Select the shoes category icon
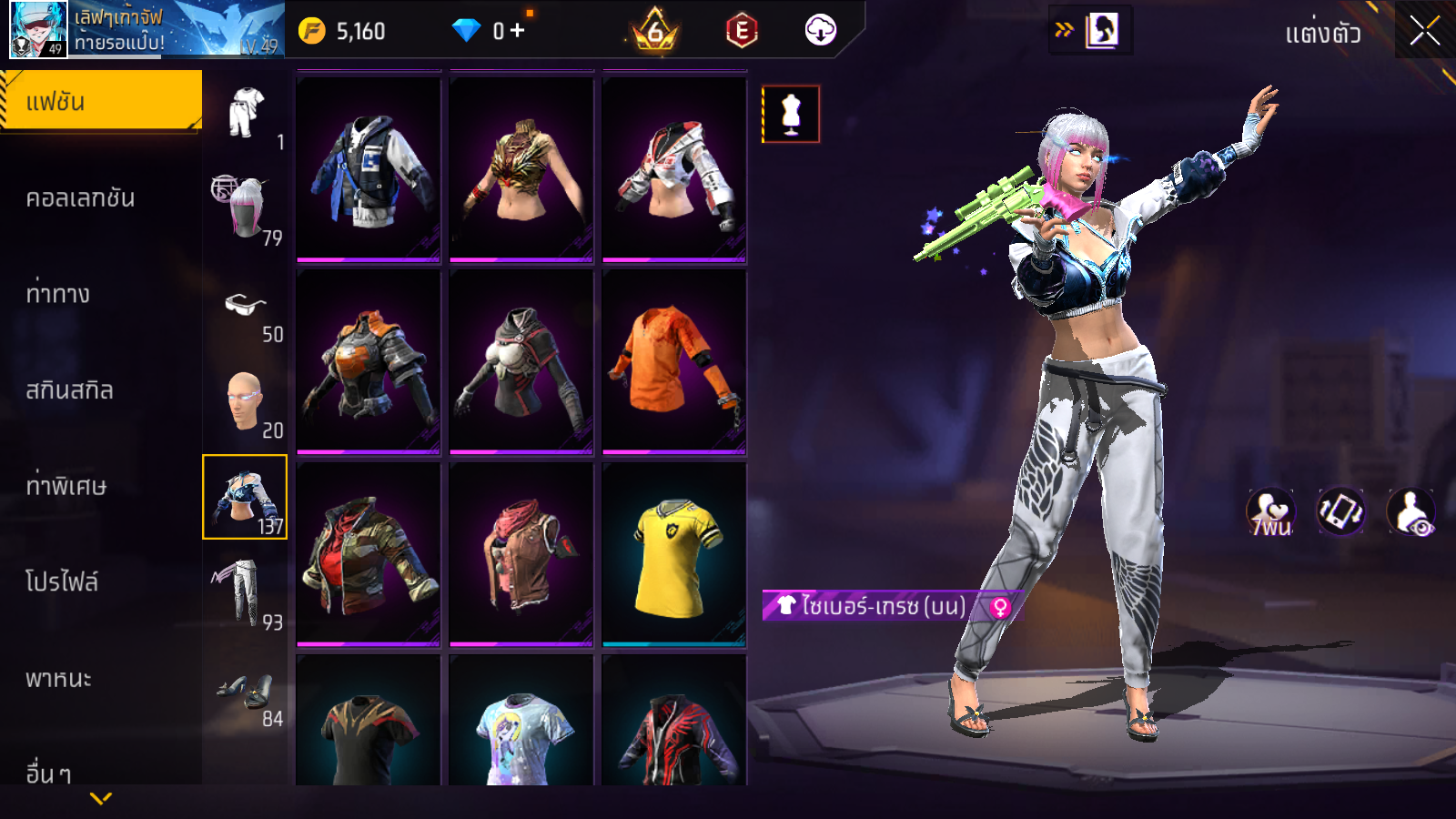1456x819 pixels. [x=244, y=692]
